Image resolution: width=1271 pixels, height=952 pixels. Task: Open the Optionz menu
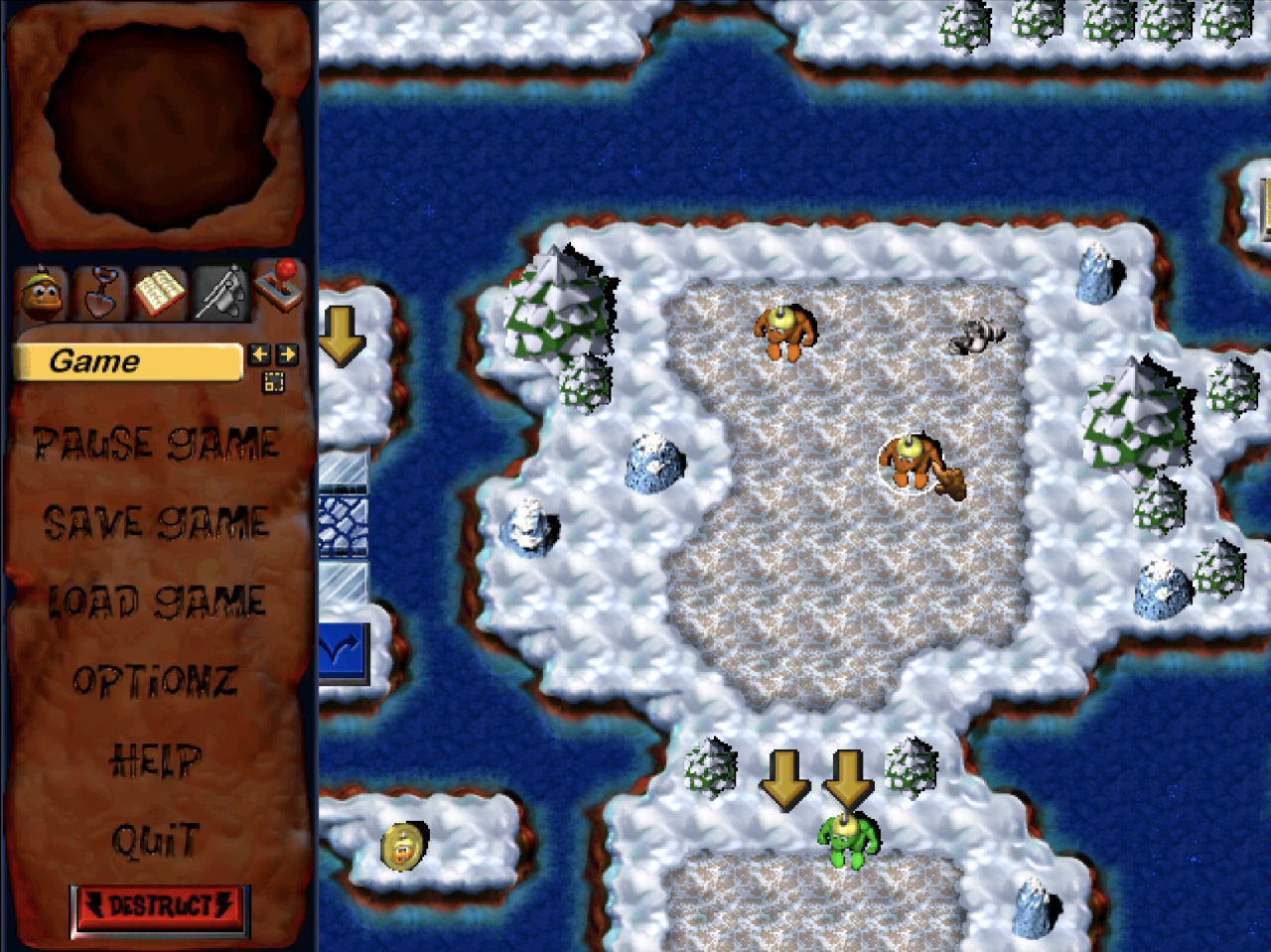coord(156,681)
